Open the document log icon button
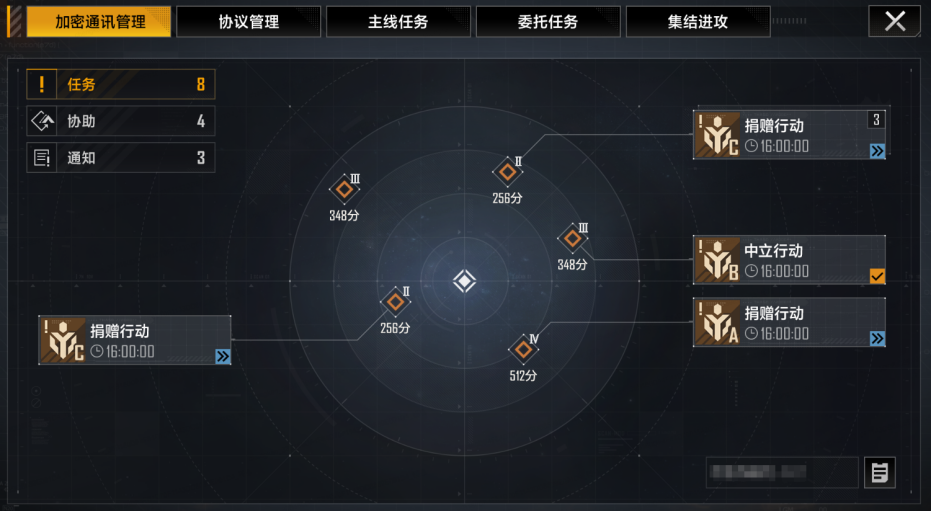 tap(880, 472)
